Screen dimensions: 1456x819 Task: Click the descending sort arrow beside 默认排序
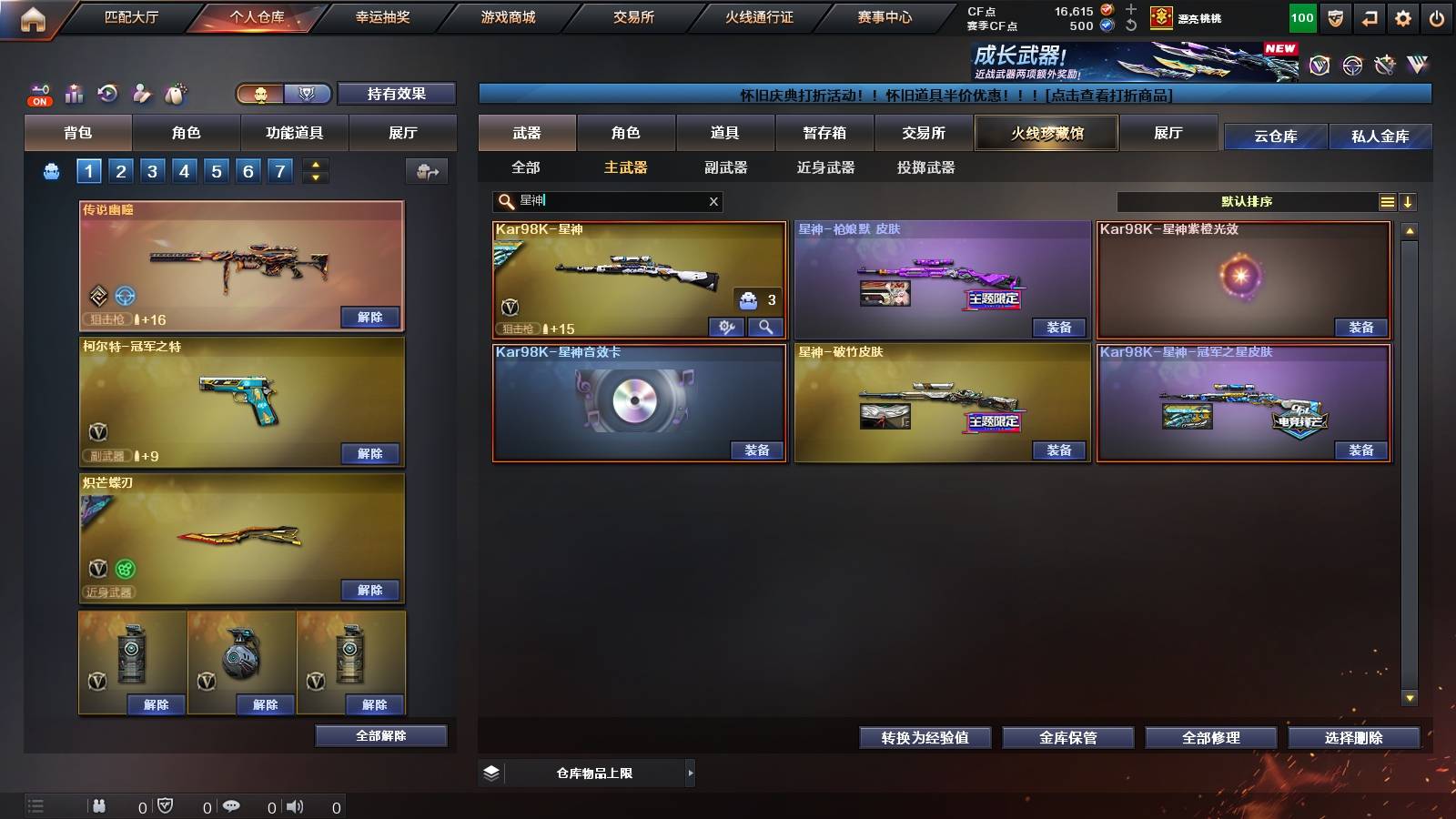tap(1410, 201)
